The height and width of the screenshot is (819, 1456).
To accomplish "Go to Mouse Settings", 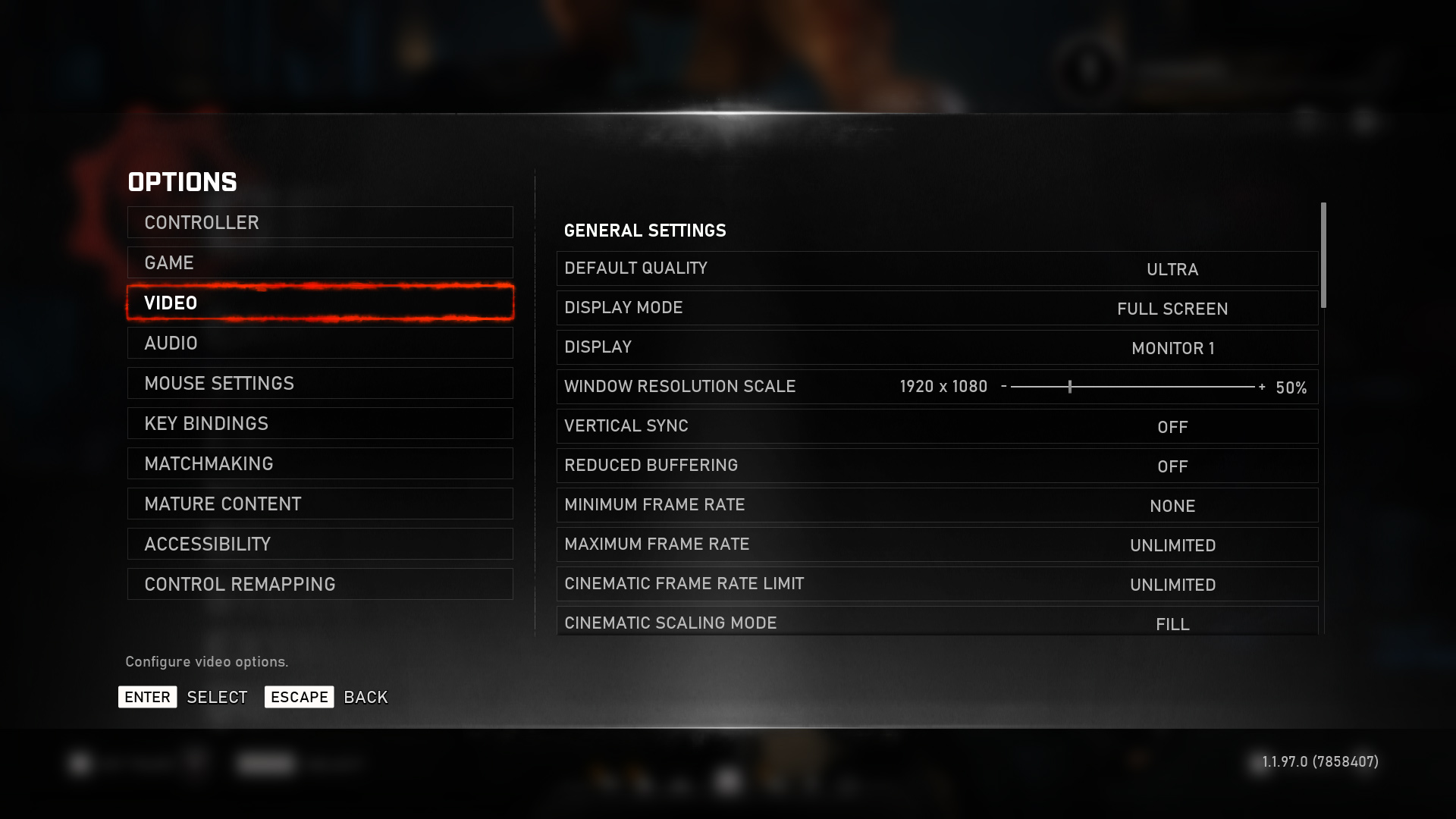I will [x=320, y=383].
